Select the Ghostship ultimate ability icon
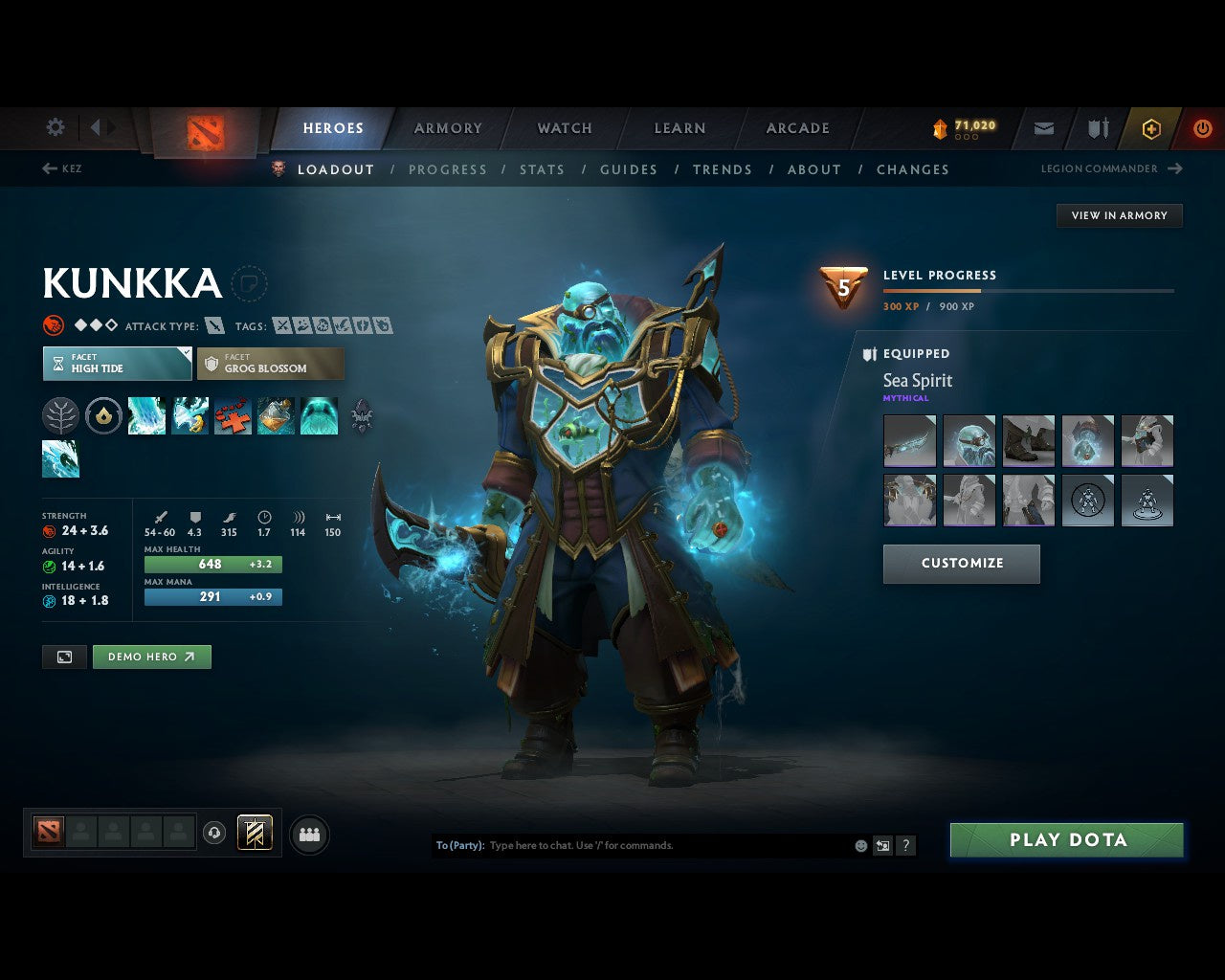Viewport: 1225px width, 980px height. point(320,415)
